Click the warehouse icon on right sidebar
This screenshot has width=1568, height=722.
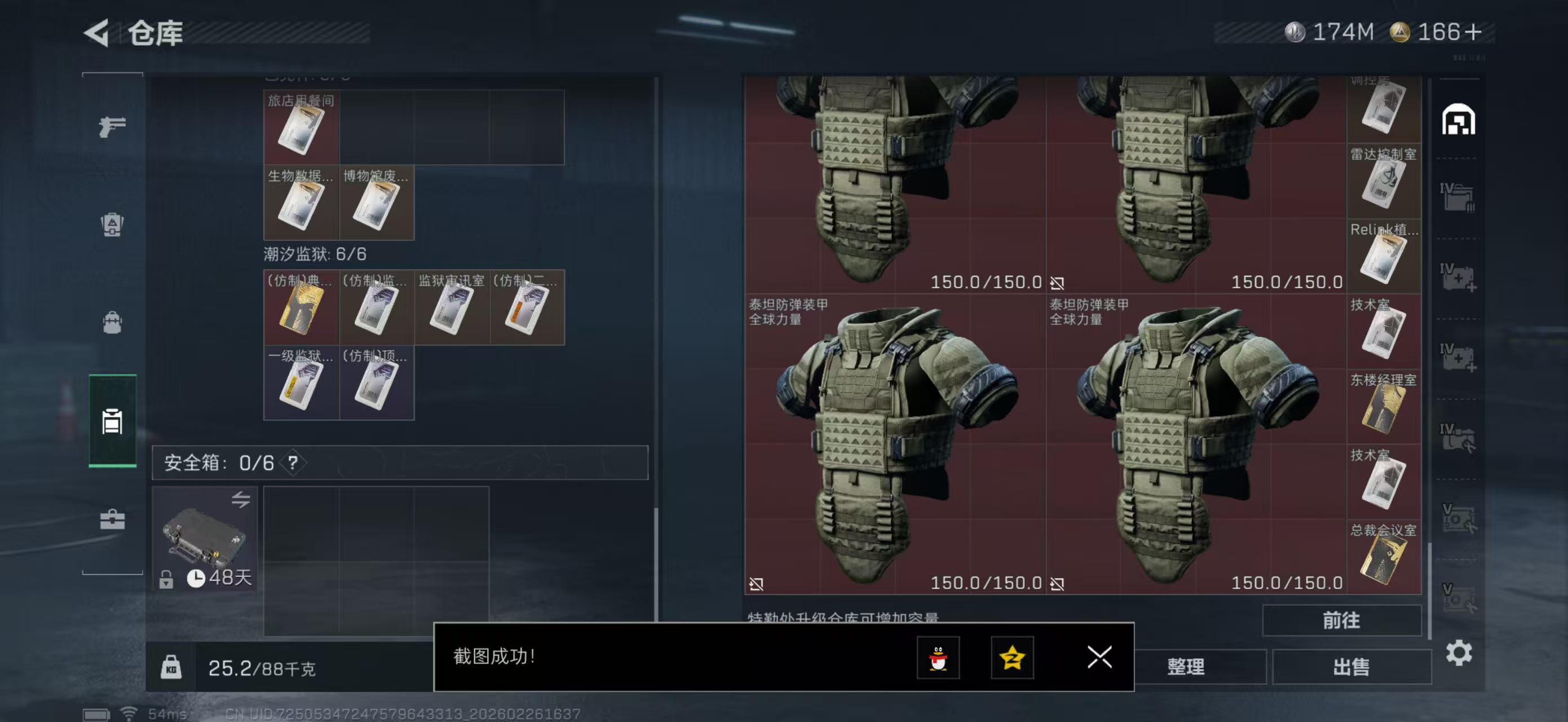1457,120
